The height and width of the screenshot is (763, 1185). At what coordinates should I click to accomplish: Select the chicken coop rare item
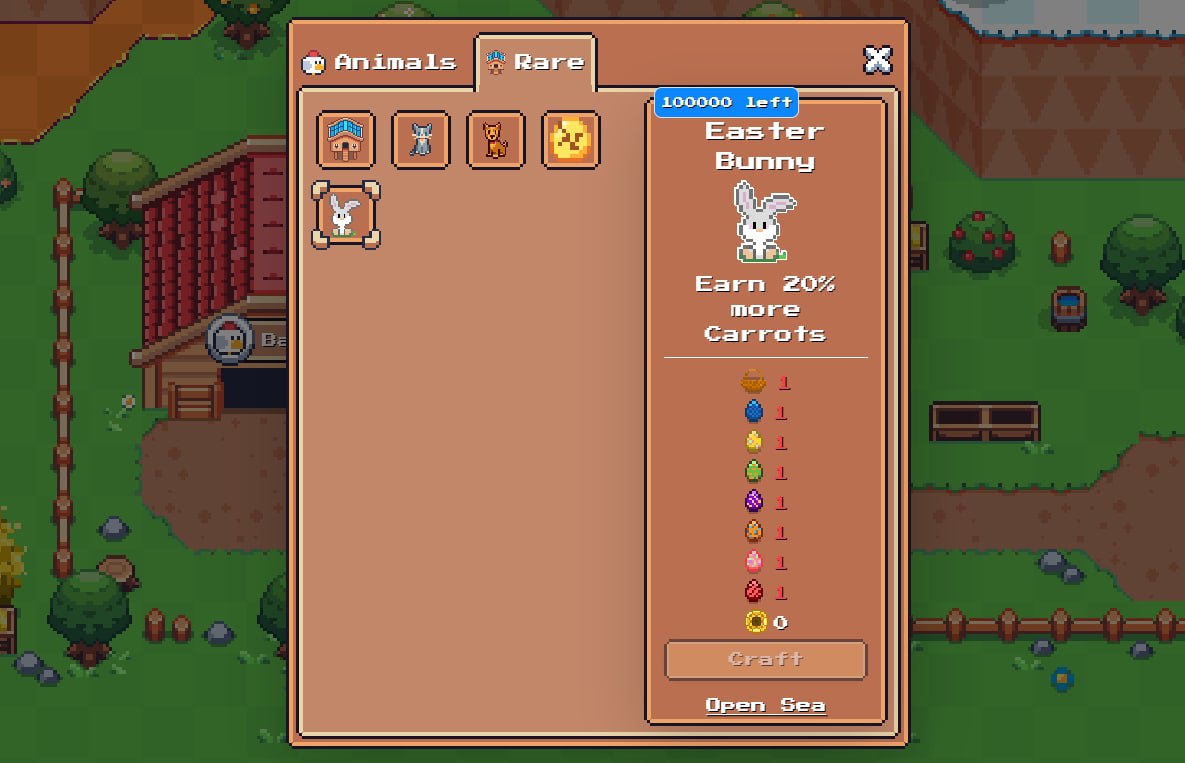346,140
